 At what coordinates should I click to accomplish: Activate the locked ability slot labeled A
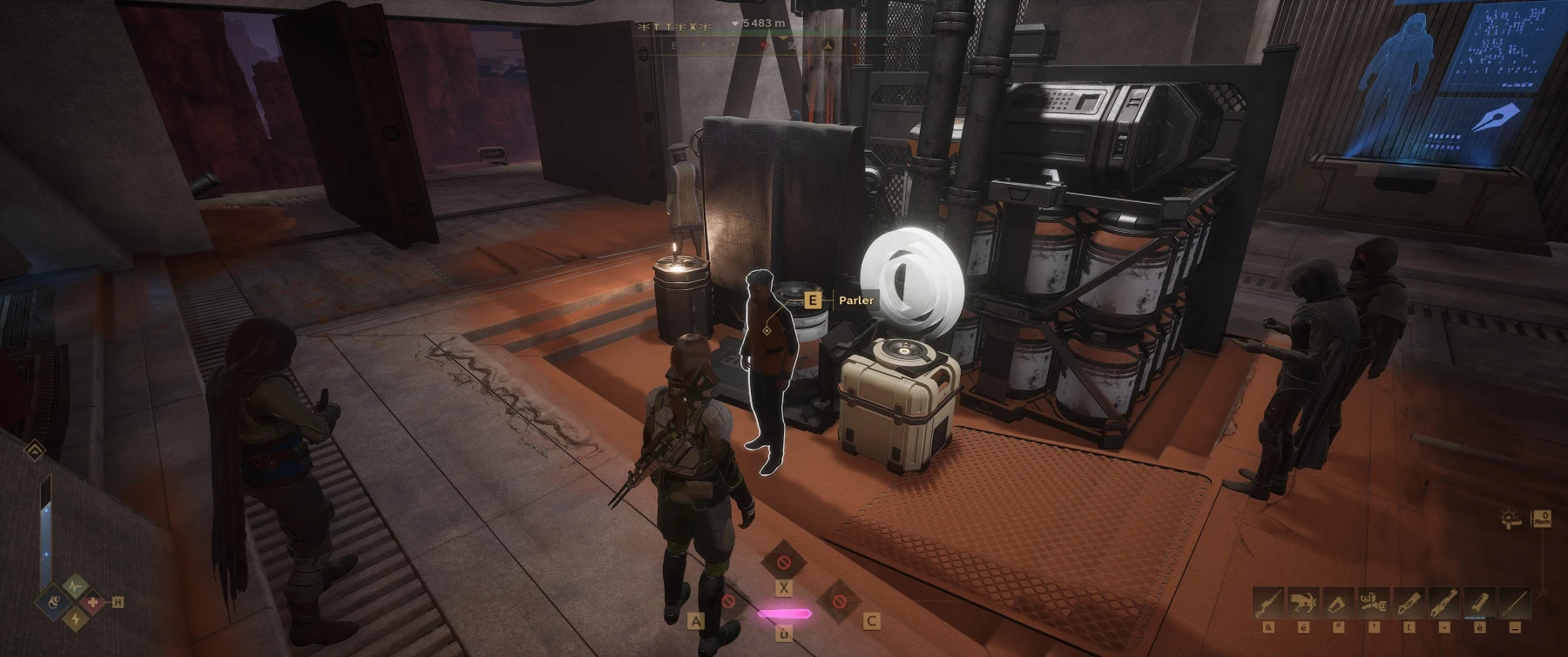coord(727,600)
